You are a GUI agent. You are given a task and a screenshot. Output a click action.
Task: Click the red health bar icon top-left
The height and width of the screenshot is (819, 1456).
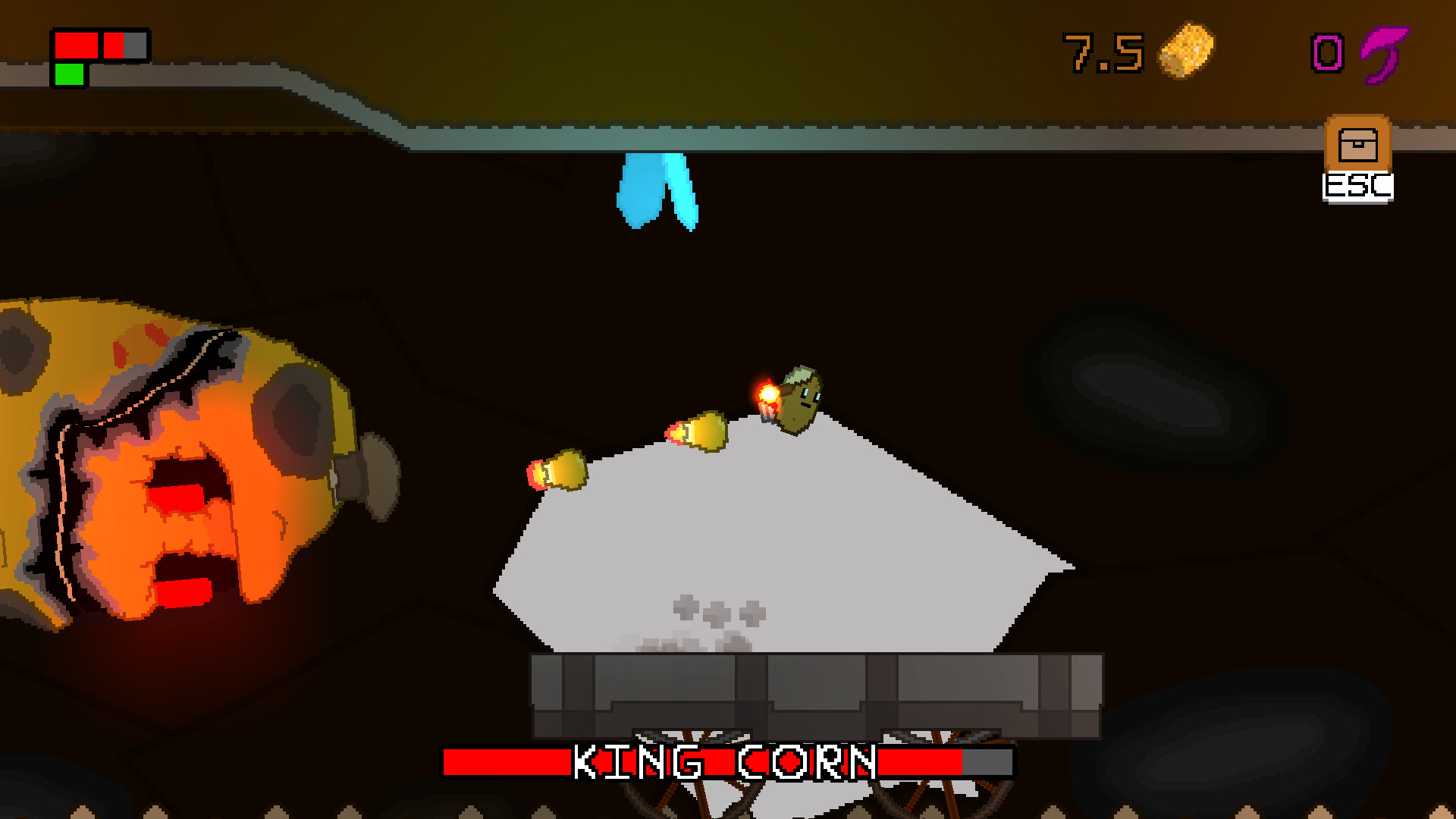(x=76, y=45)
